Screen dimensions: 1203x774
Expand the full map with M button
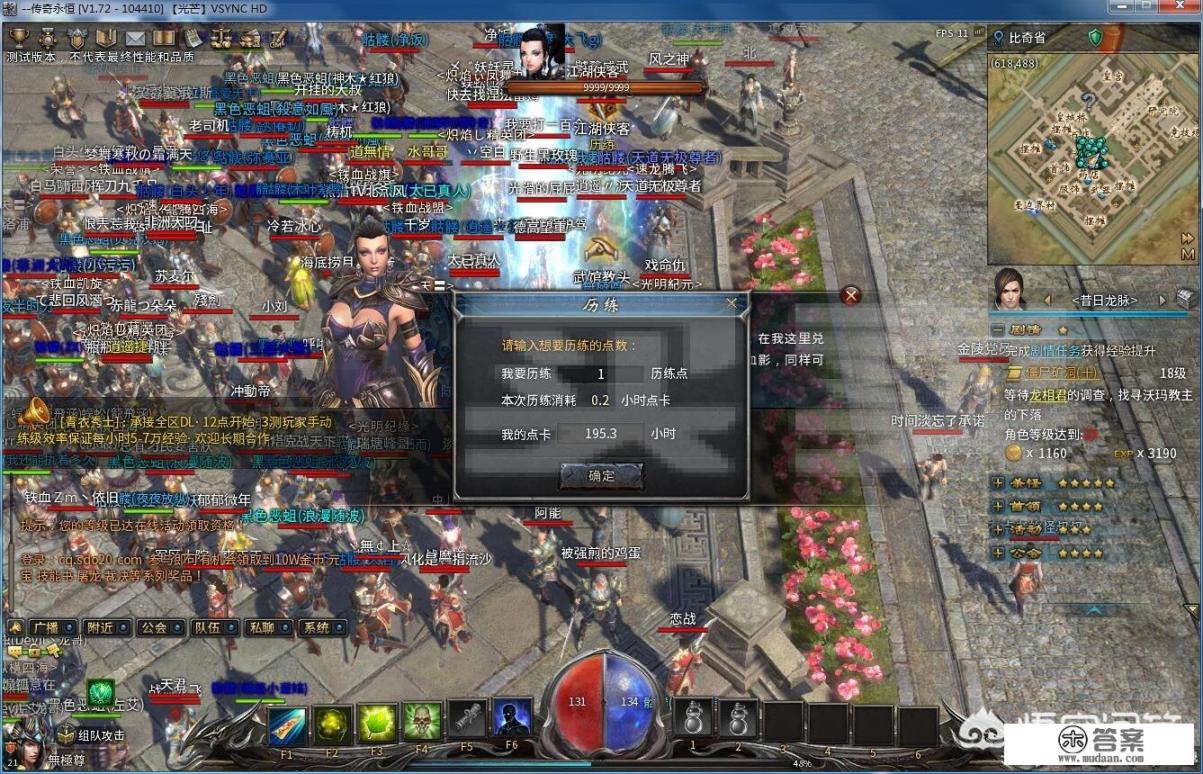click(x=1187, y=239)
